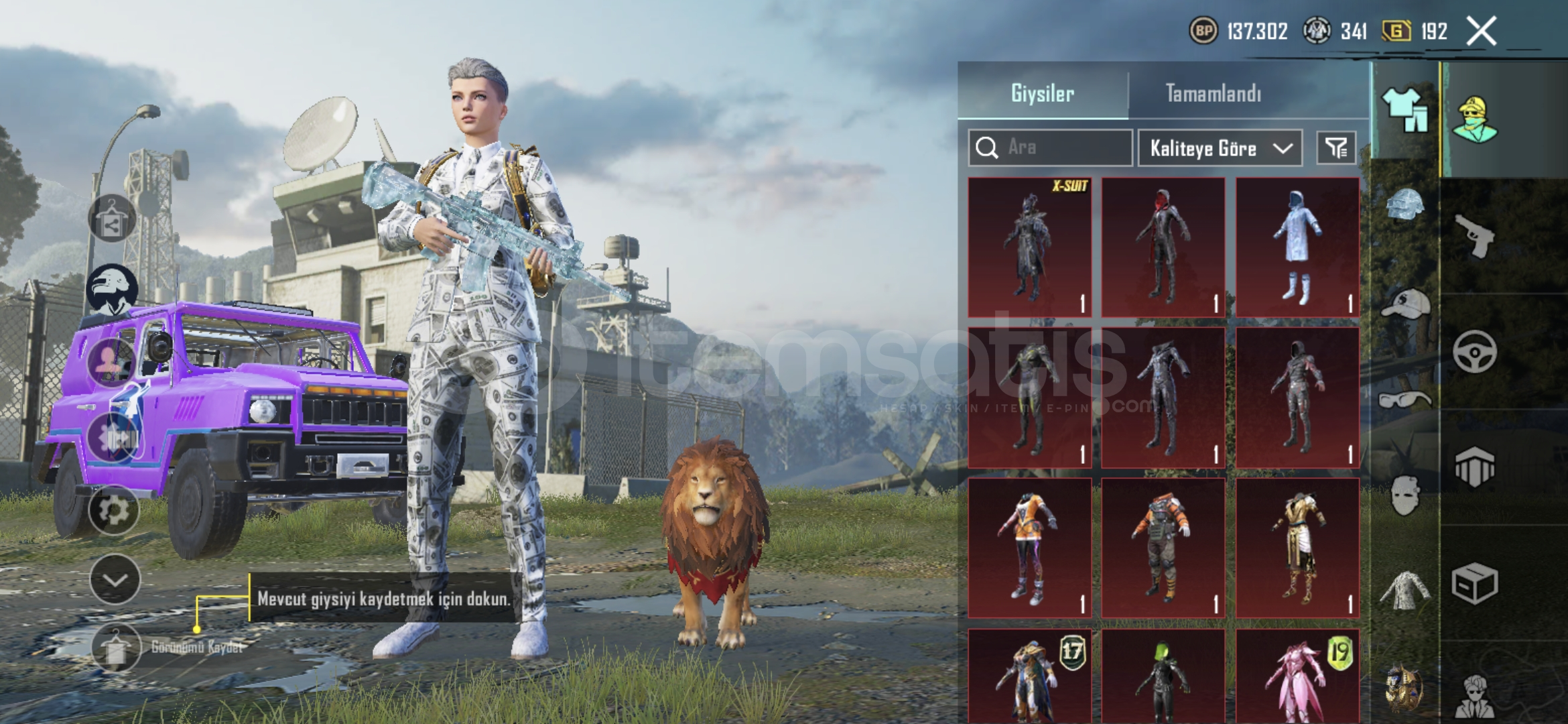
Task: Select the gold robe outfit slot
Action: [1297, 548]
